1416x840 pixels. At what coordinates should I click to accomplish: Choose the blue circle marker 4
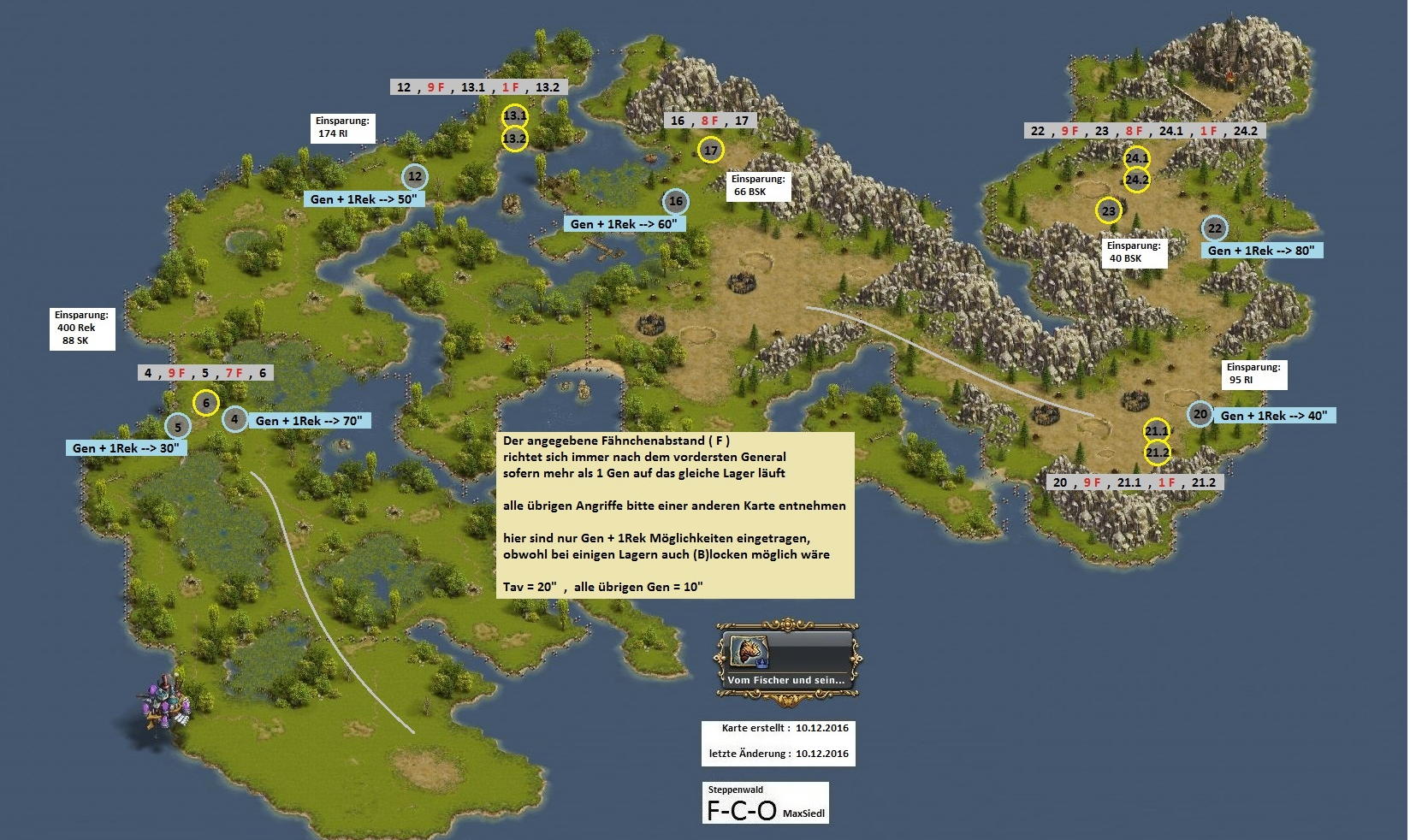click(x=234, y=419)
